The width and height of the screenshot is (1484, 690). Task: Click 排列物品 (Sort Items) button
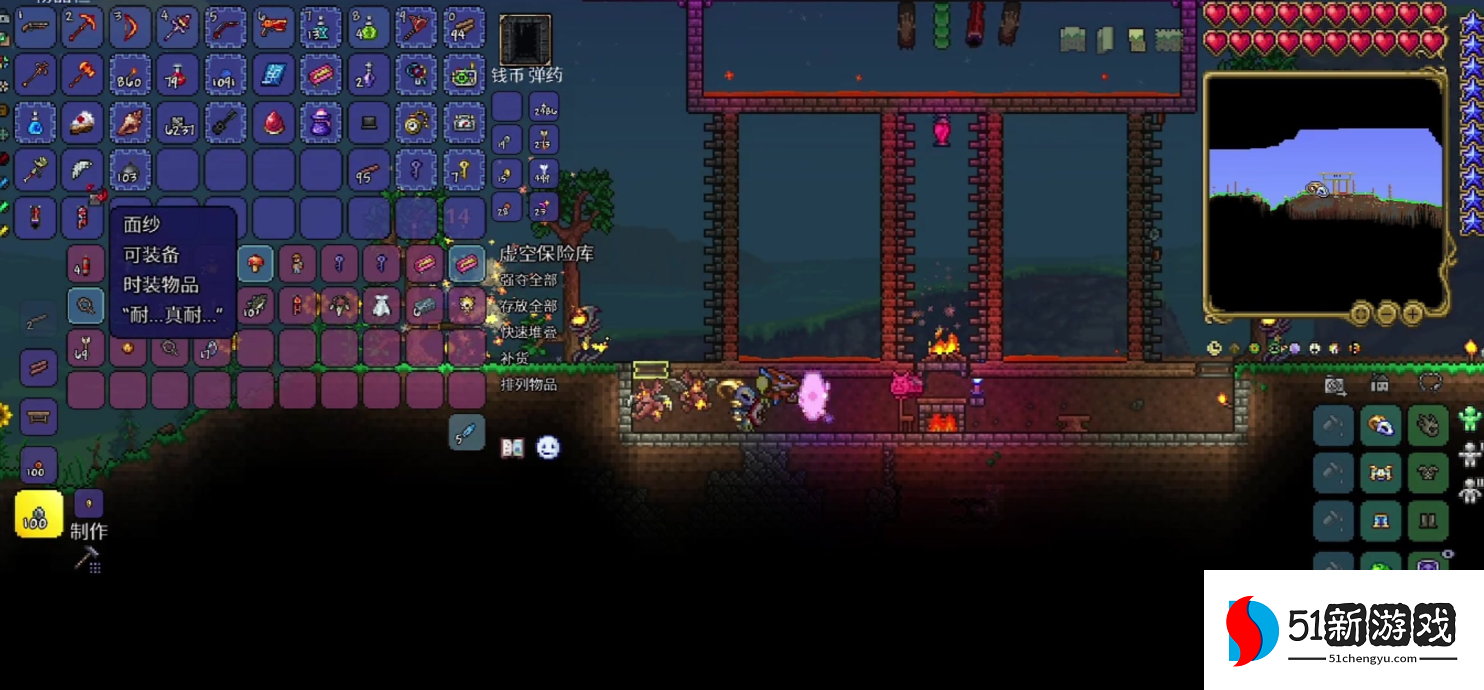point(529,384)
